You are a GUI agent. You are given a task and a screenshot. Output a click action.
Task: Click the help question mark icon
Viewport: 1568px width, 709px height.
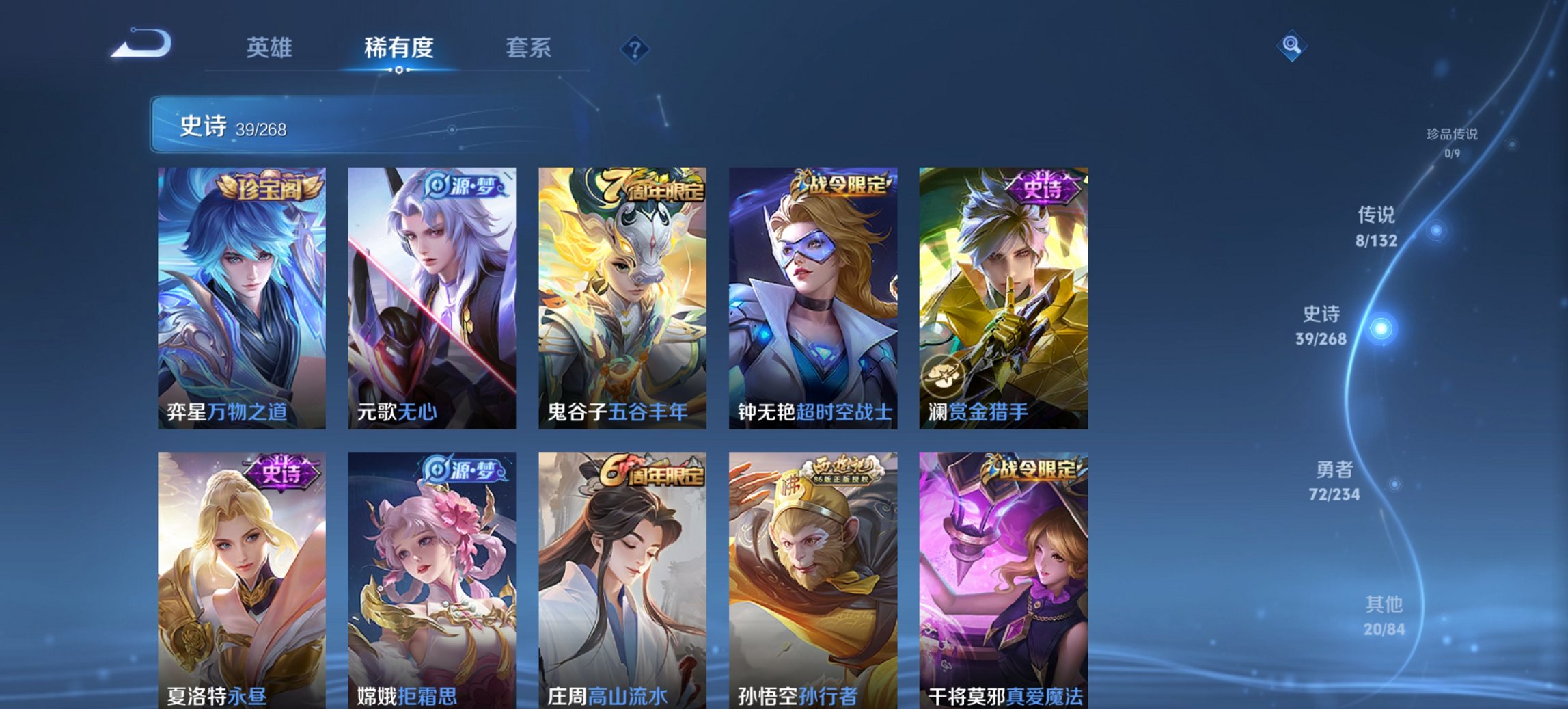coord(635,49)
